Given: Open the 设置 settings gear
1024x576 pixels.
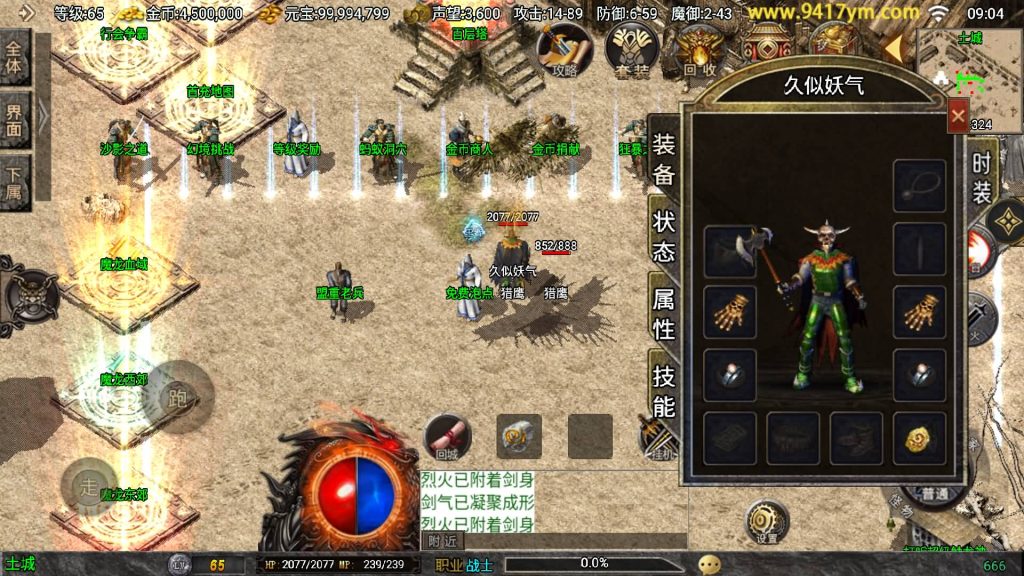Looking at the screenshot, I should point(767,522).
